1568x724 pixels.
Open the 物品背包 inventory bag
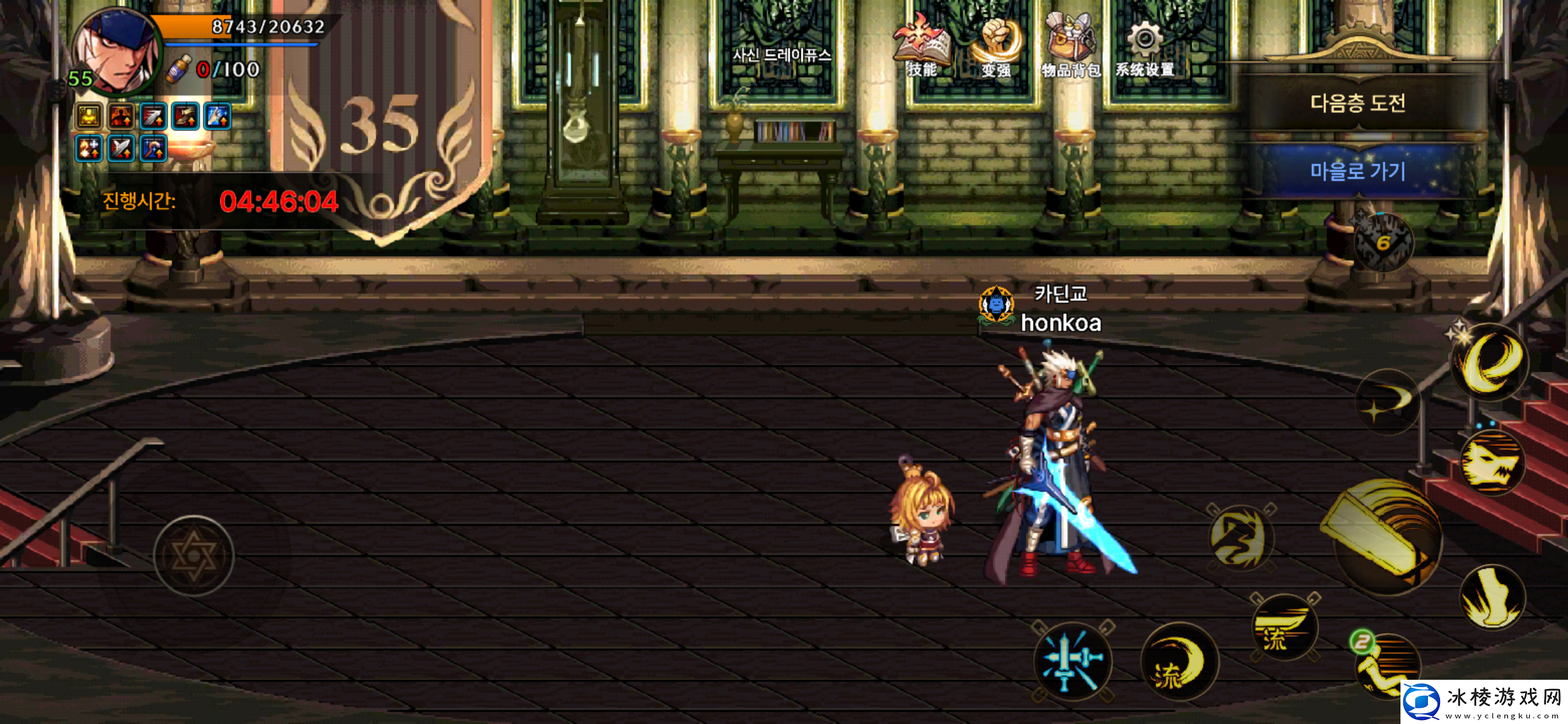click(1071, 46)
